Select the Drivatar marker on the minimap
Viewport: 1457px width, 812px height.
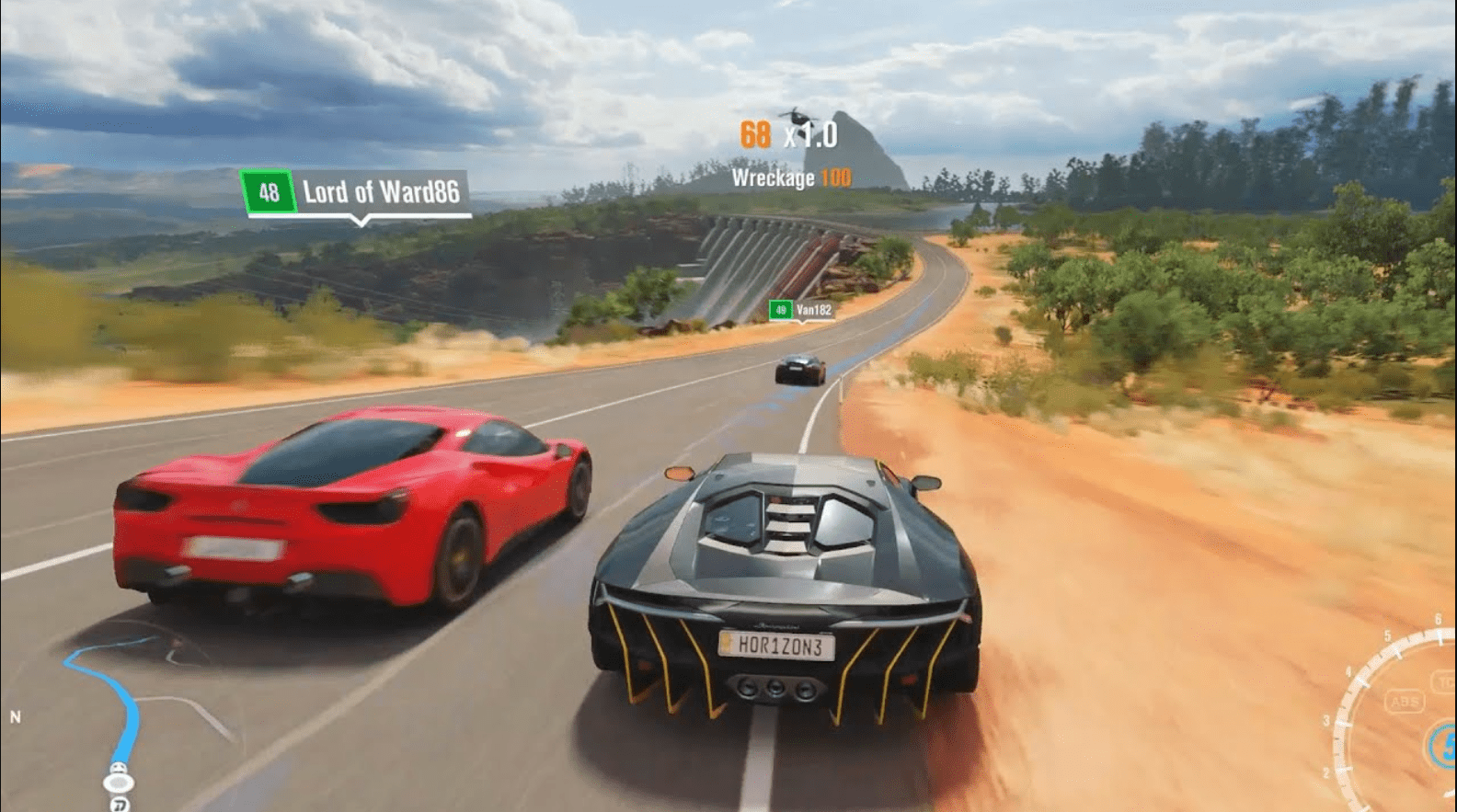click(x=118, y=803)
